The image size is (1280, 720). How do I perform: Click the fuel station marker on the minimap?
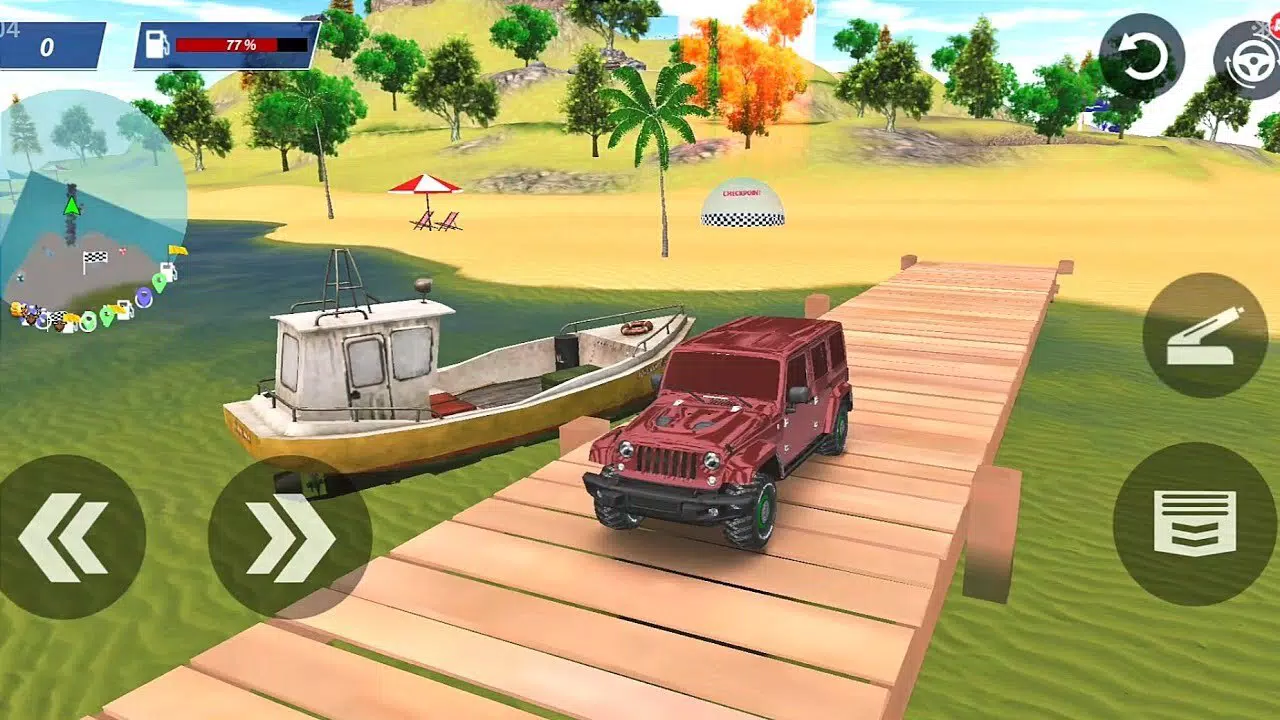tap(167, 271)
